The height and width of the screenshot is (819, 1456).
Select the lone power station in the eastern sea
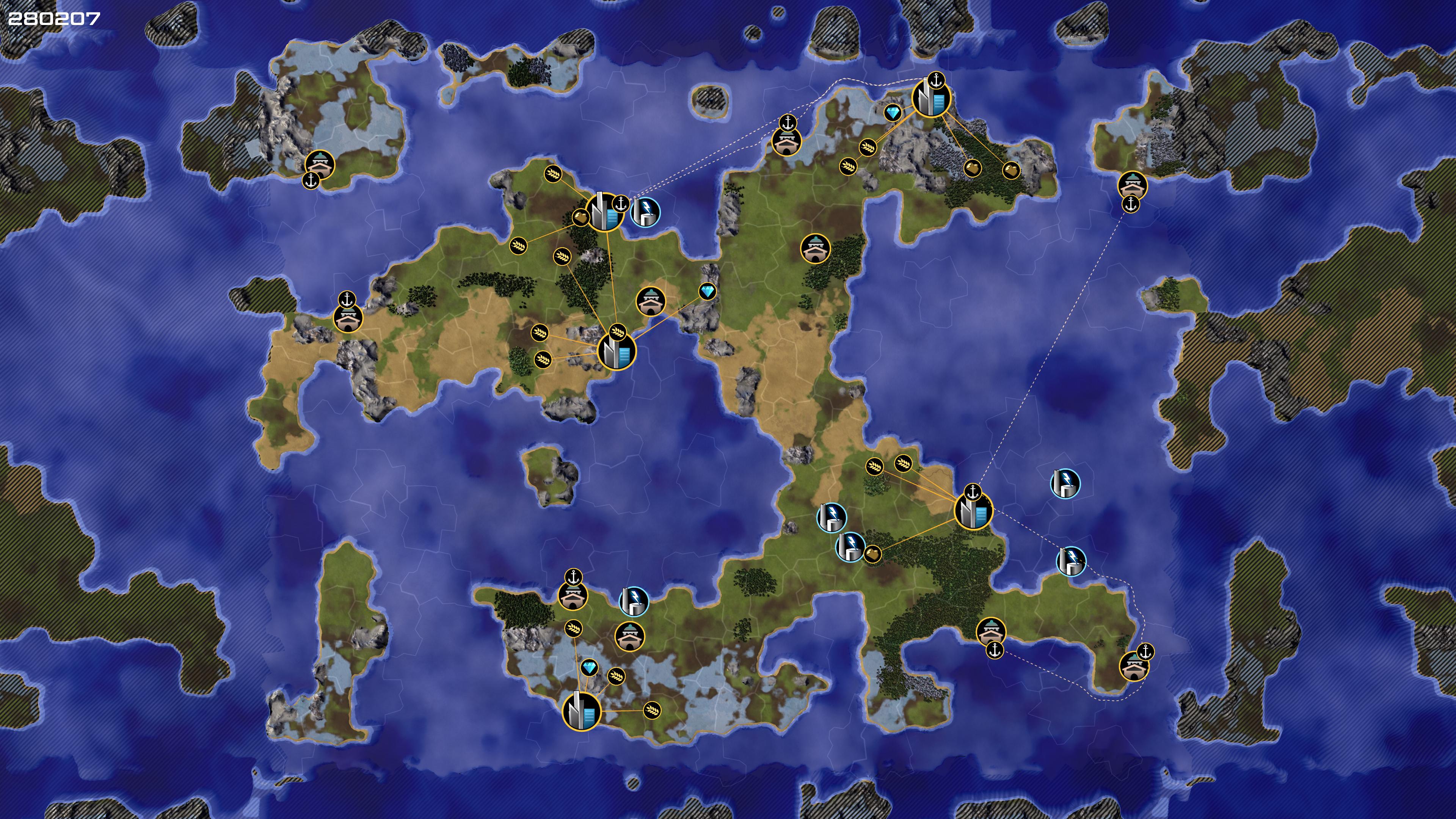point(1065,484)
